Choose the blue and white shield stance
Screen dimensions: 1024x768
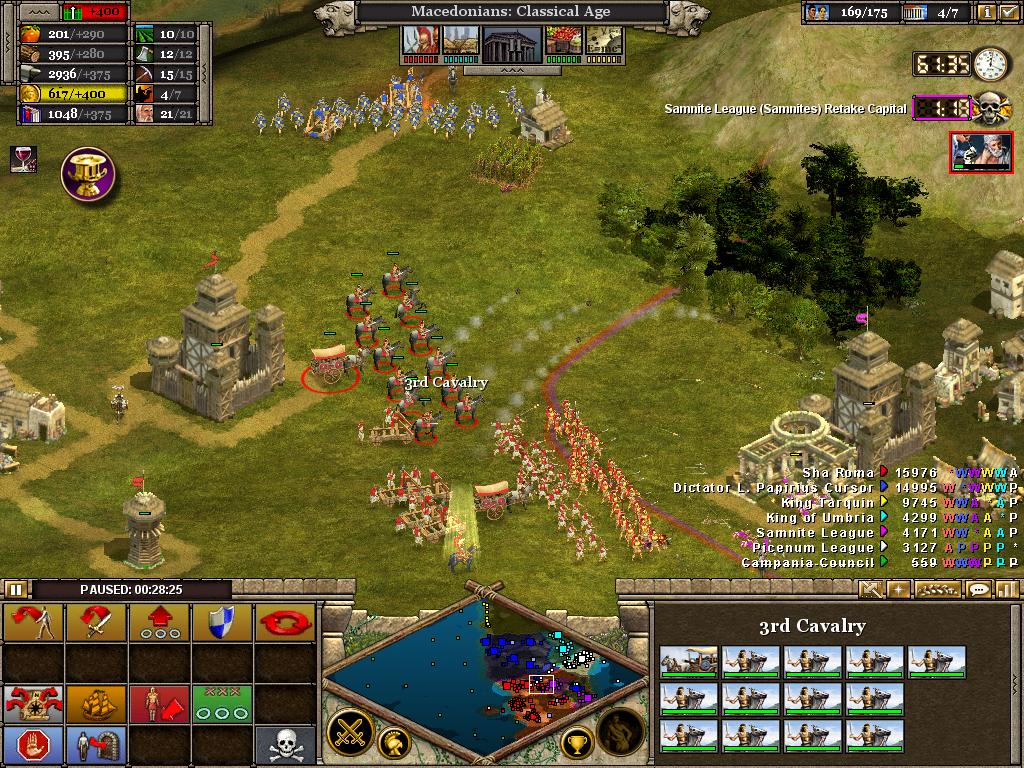[x=222, y=623]
